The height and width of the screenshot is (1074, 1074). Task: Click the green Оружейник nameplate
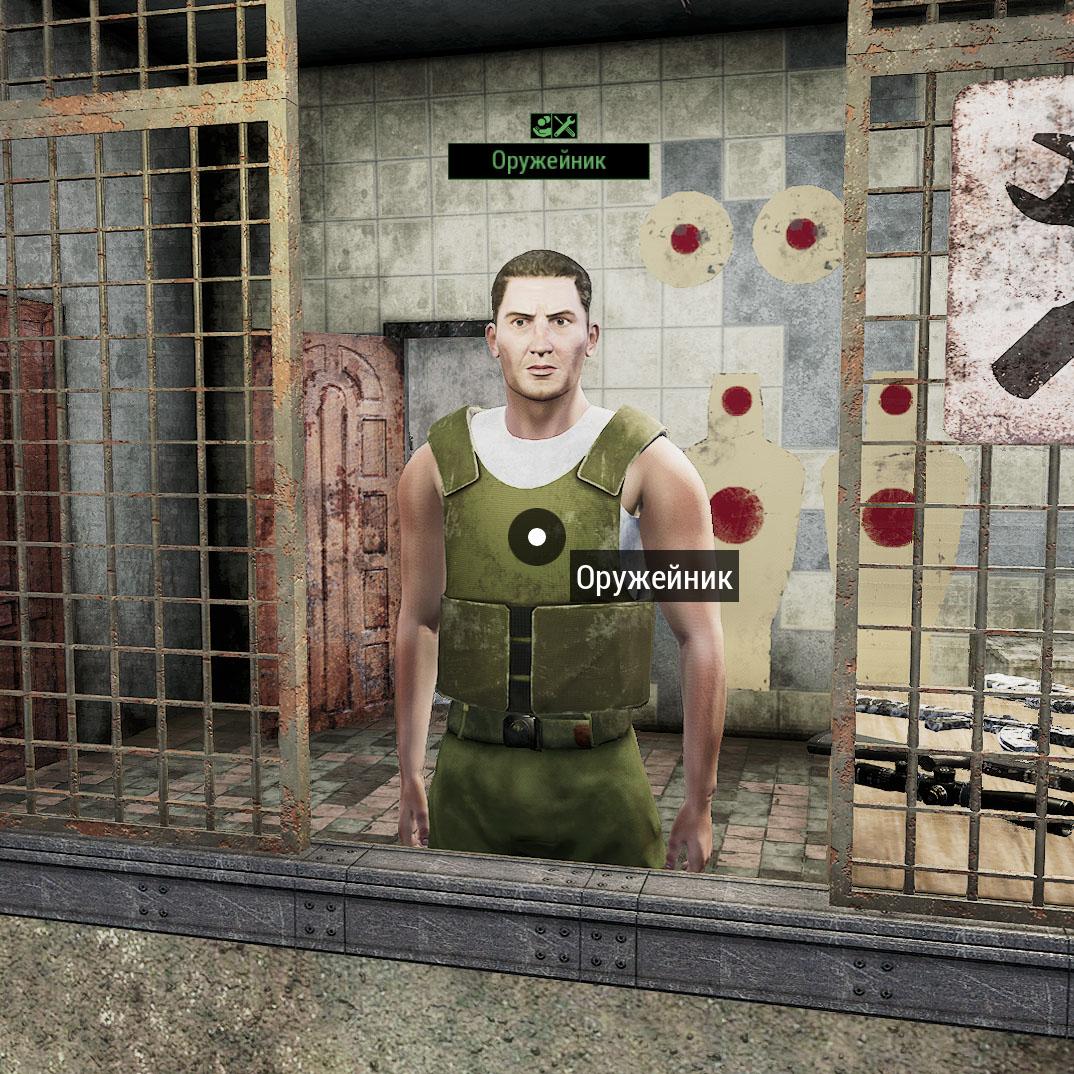click(x=548, y=160)
